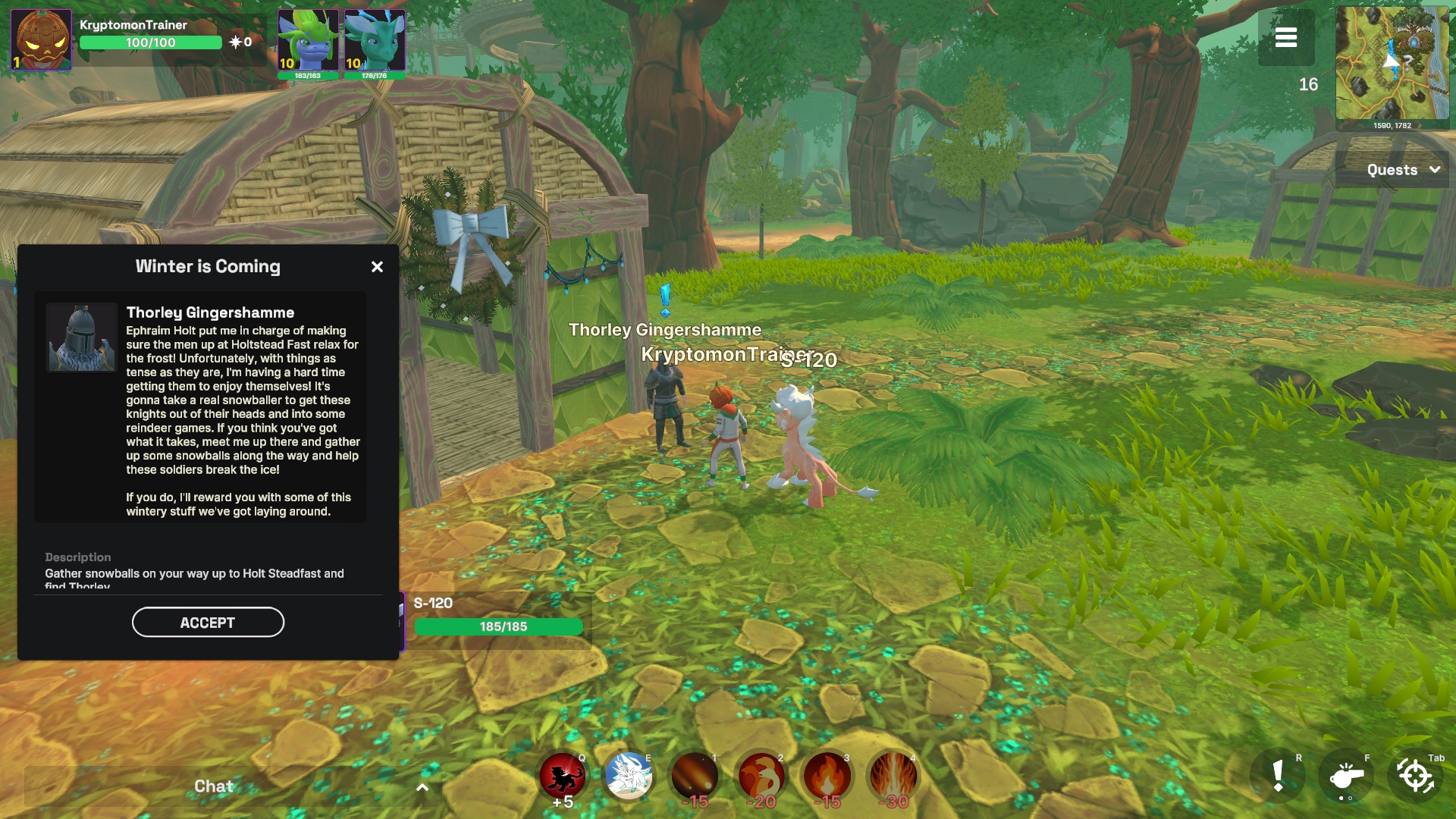Close the Winter is Coming dialog
Image resolution: width=1456 pixels, height=819 pixels.
click(x=377, y=267)
